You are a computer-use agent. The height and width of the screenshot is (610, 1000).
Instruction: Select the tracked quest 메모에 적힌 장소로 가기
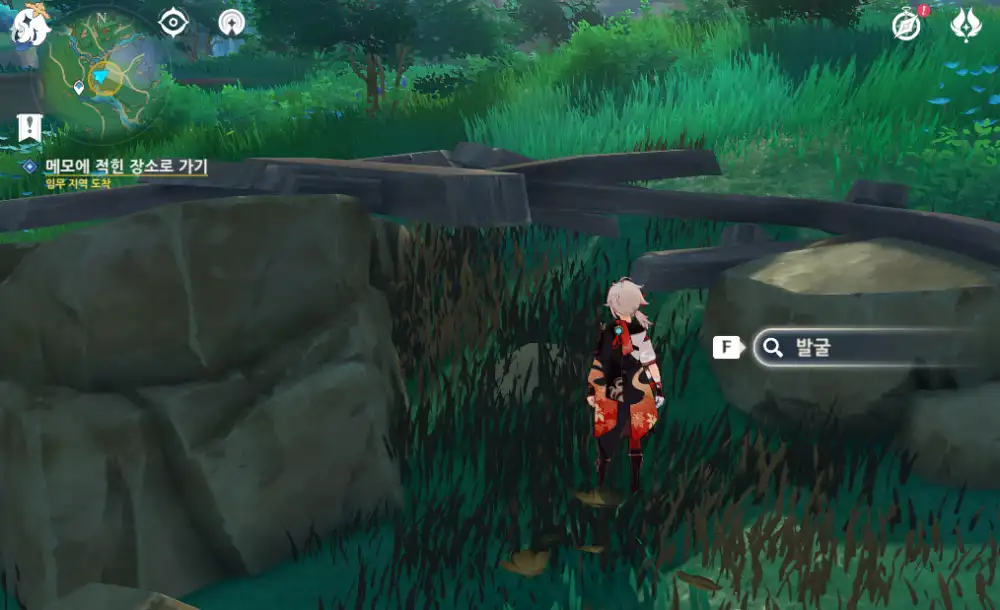pyautogui.click(x=126, y=166)
